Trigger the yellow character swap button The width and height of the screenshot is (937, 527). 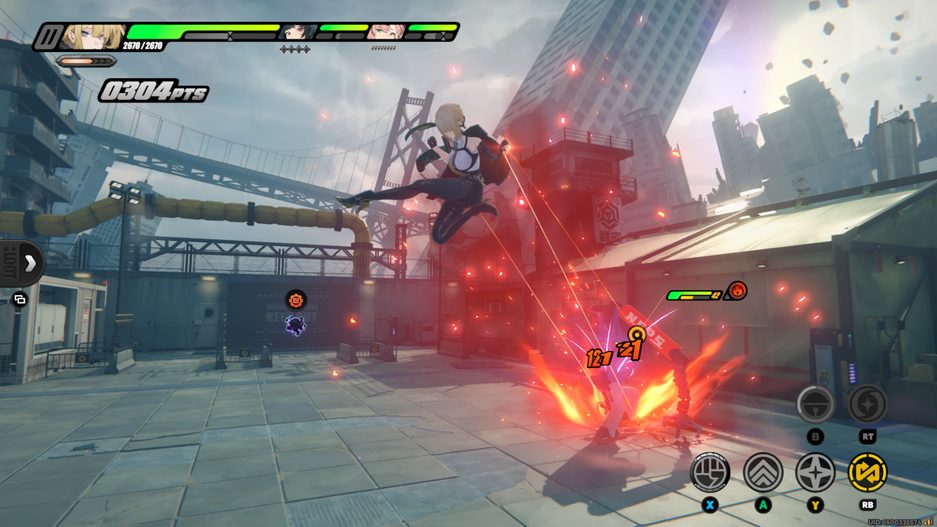click(x=867, y=472)
